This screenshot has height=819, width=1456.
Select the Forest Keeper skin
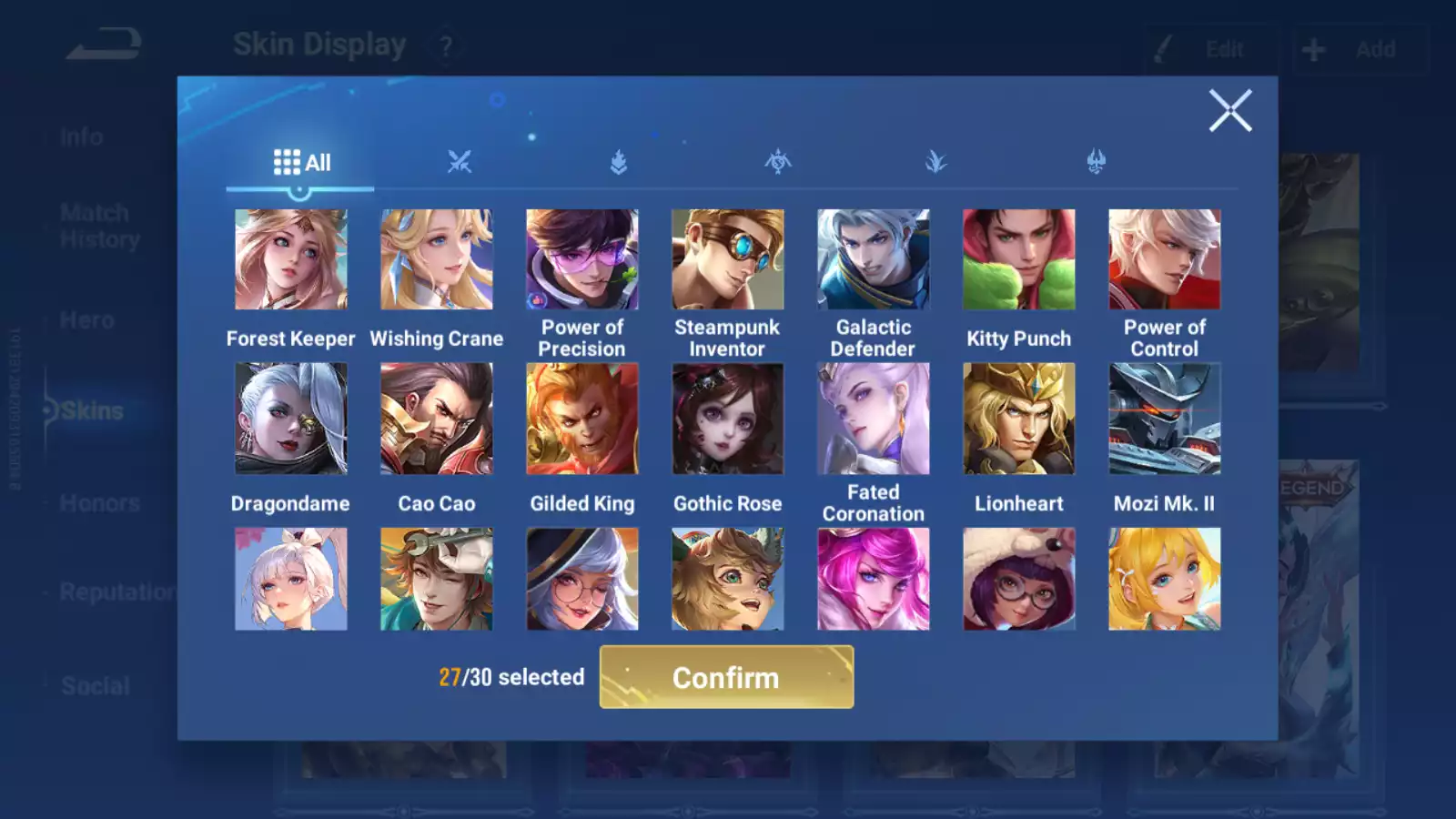tap(291, 260)
